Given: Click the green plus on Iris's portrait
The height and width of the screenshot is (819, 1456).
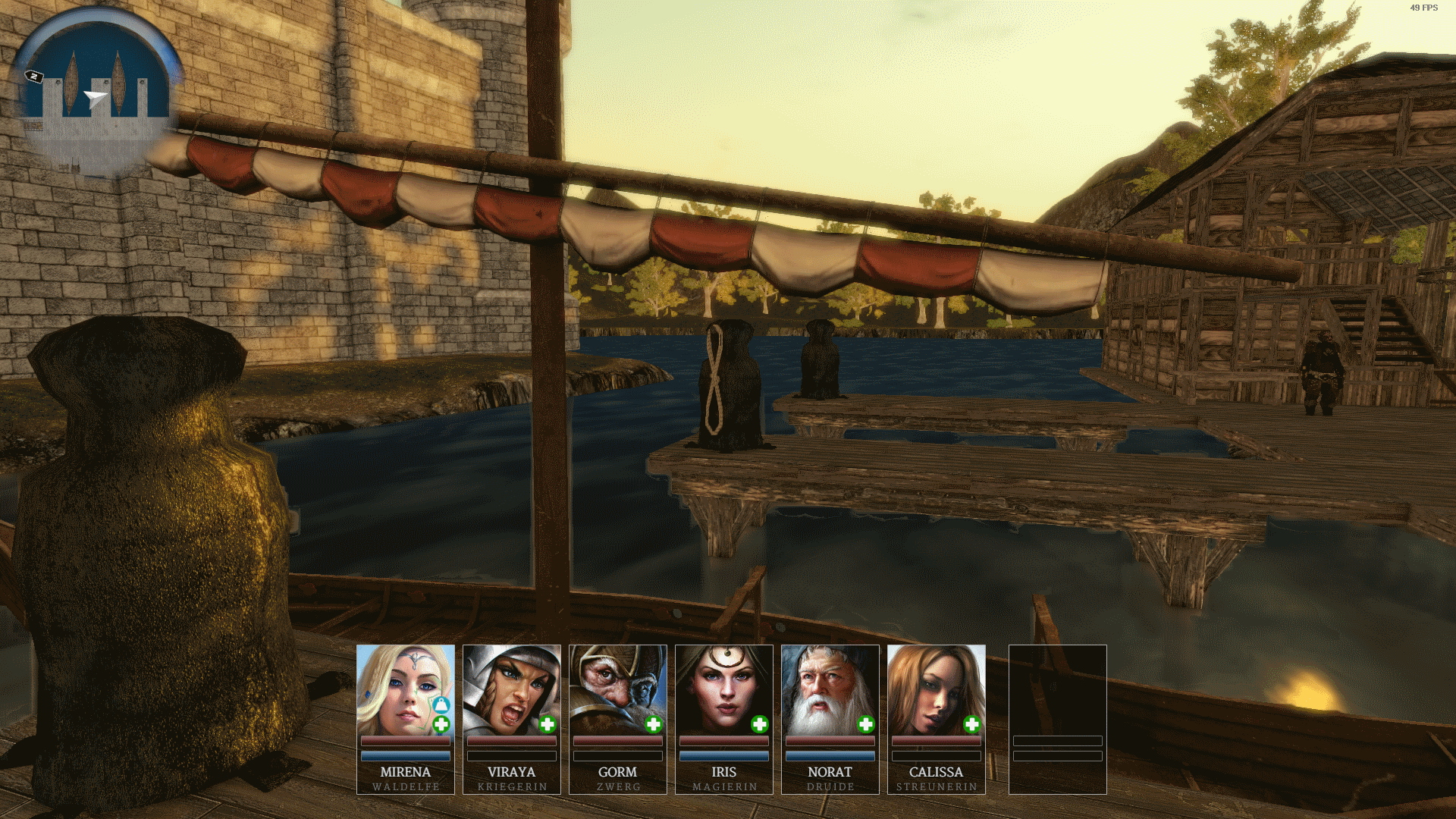Looking at the screenshot, I should click(760, 725).
